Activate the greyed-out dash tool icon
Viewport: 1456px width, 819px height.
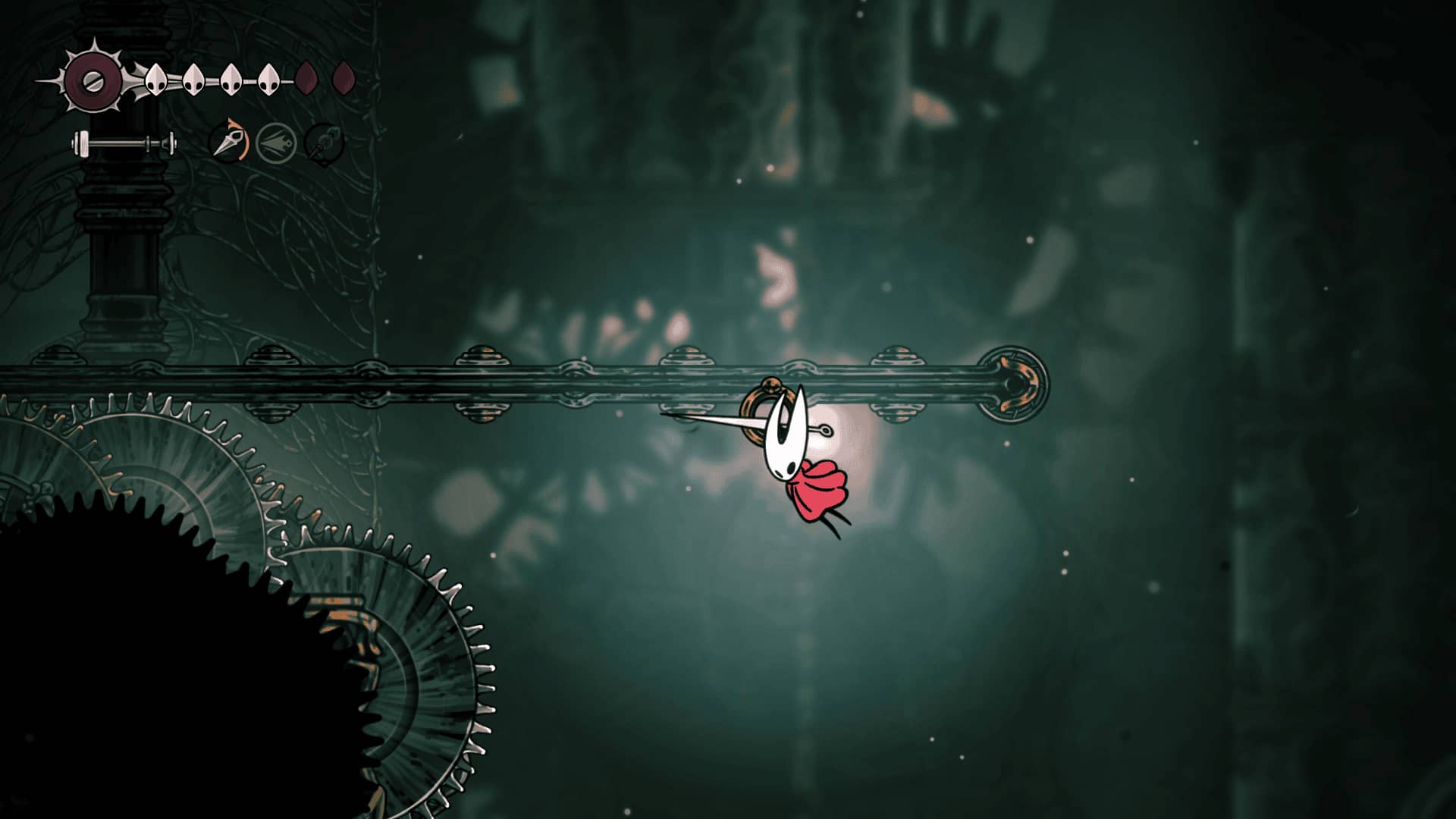275,143
